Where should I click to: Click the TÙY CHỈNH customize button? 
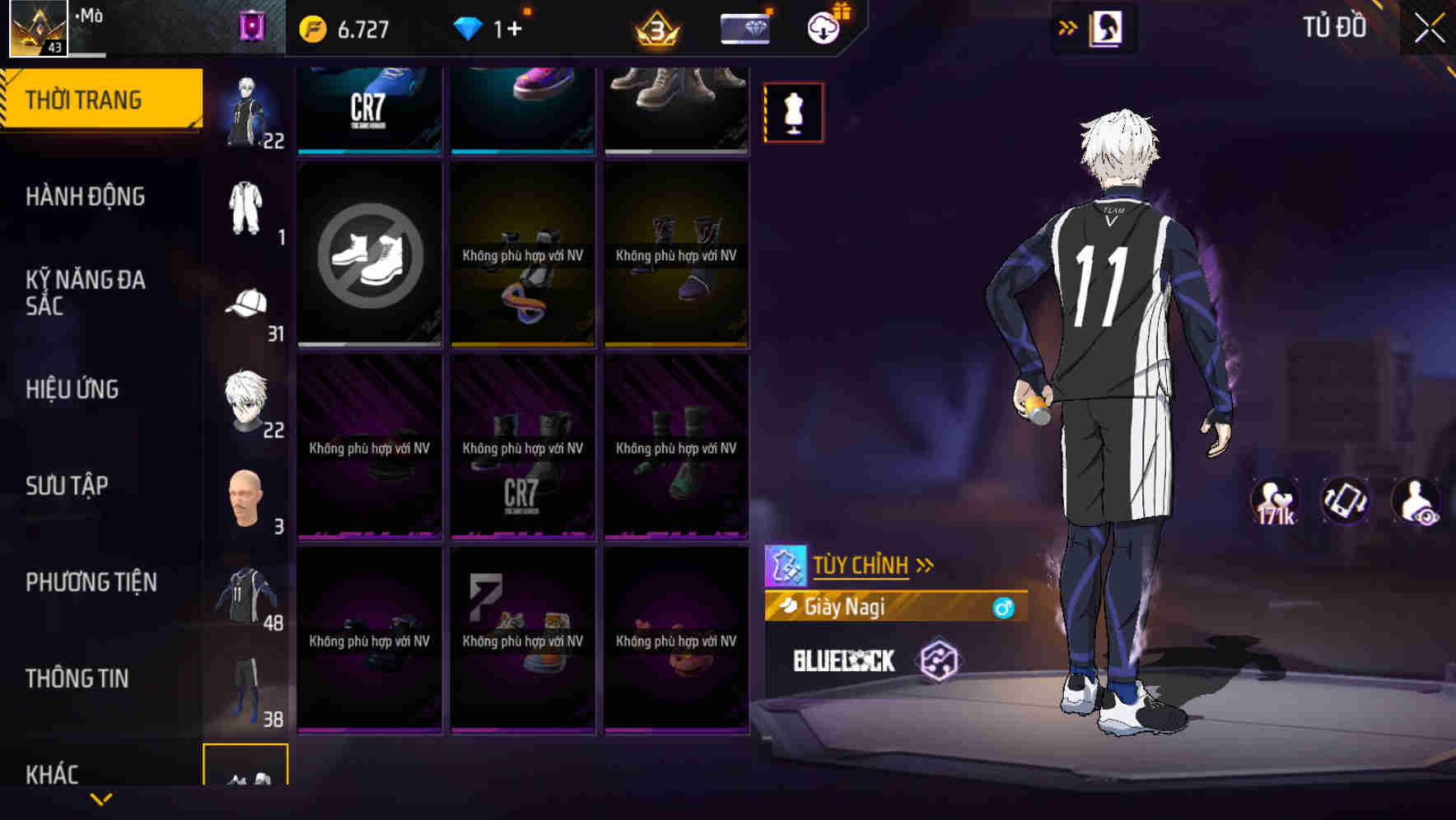tap(862, 564)
